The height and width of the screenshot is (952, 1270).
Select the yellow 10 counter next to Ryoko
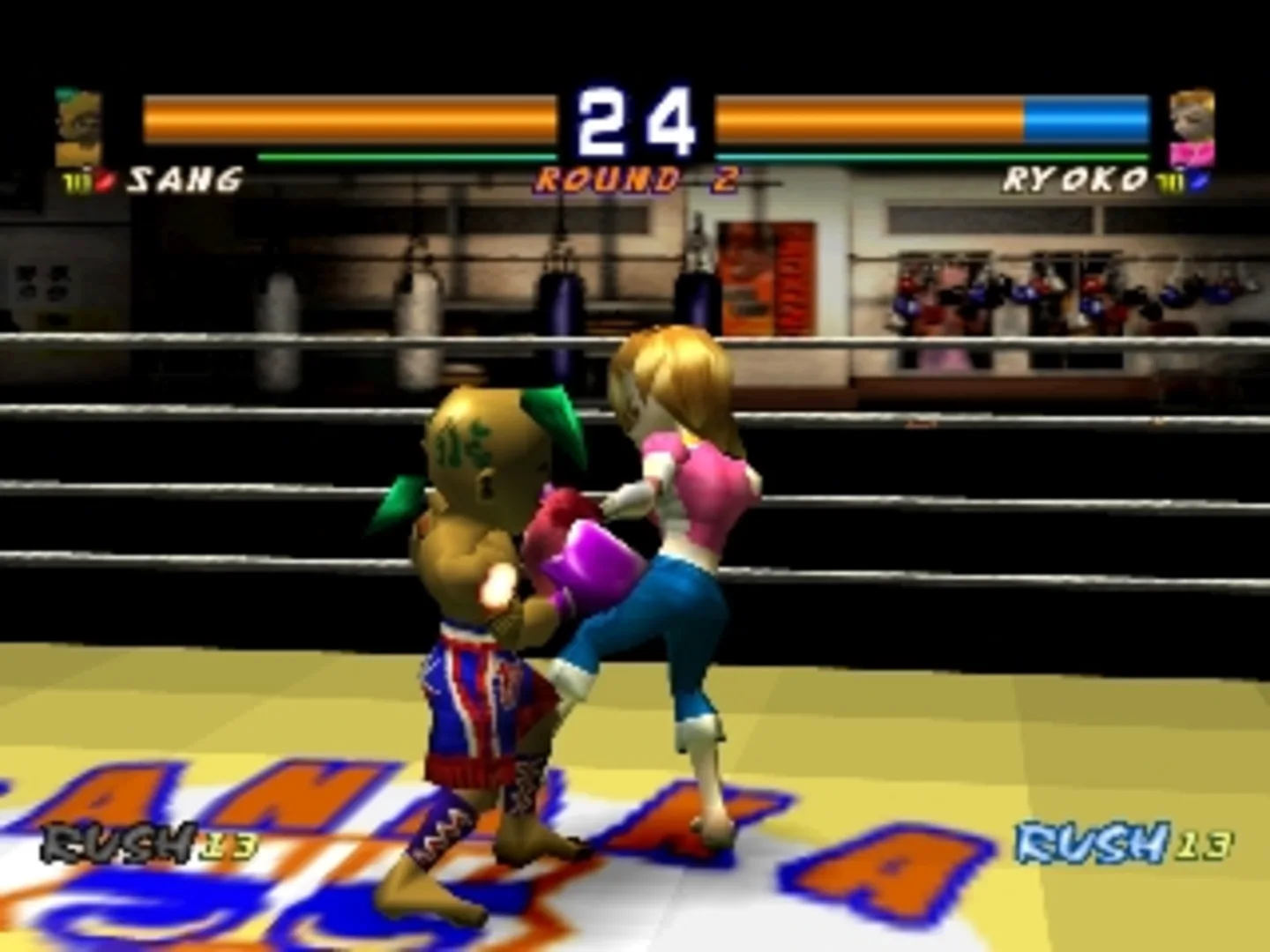pos(1169,180)
